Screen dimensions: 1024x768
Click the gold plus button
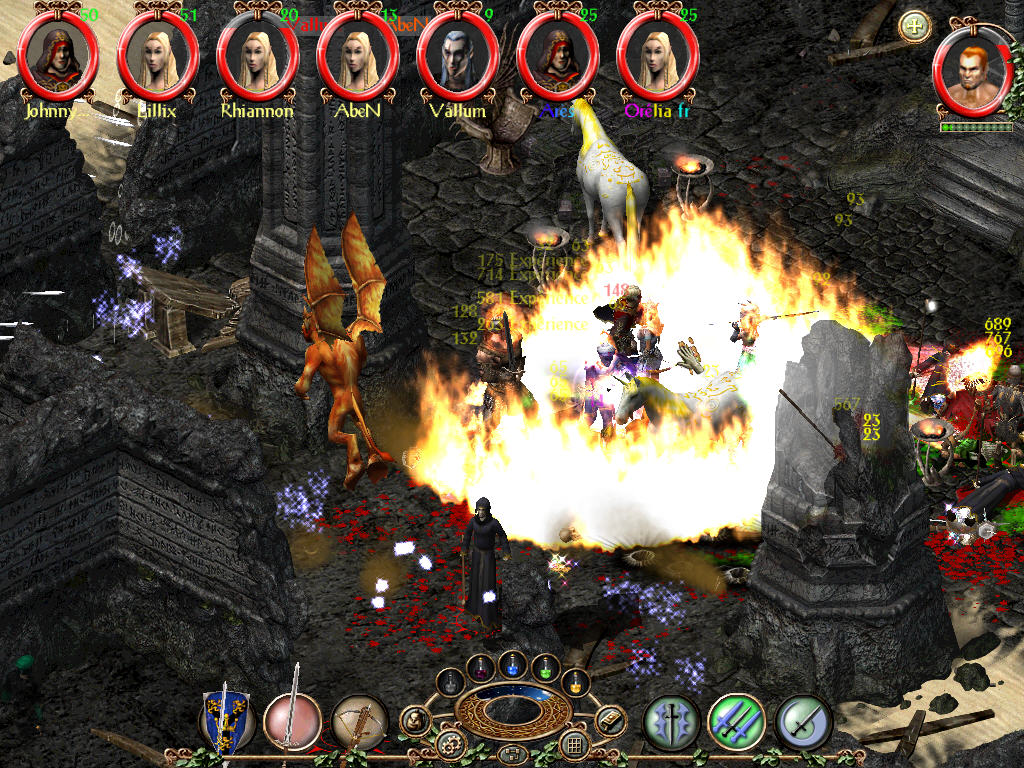(914, 26)
